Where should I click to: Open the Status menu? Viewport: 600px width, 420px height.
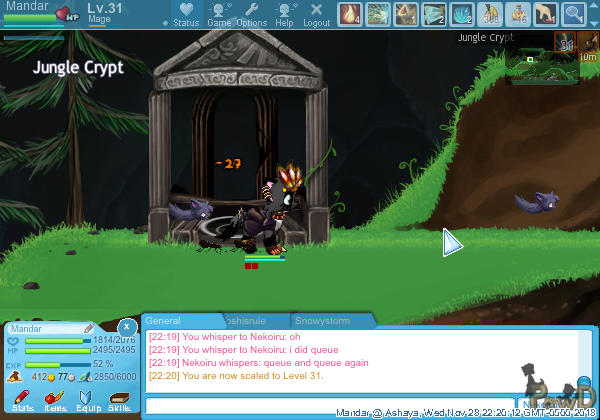[185, 14]
